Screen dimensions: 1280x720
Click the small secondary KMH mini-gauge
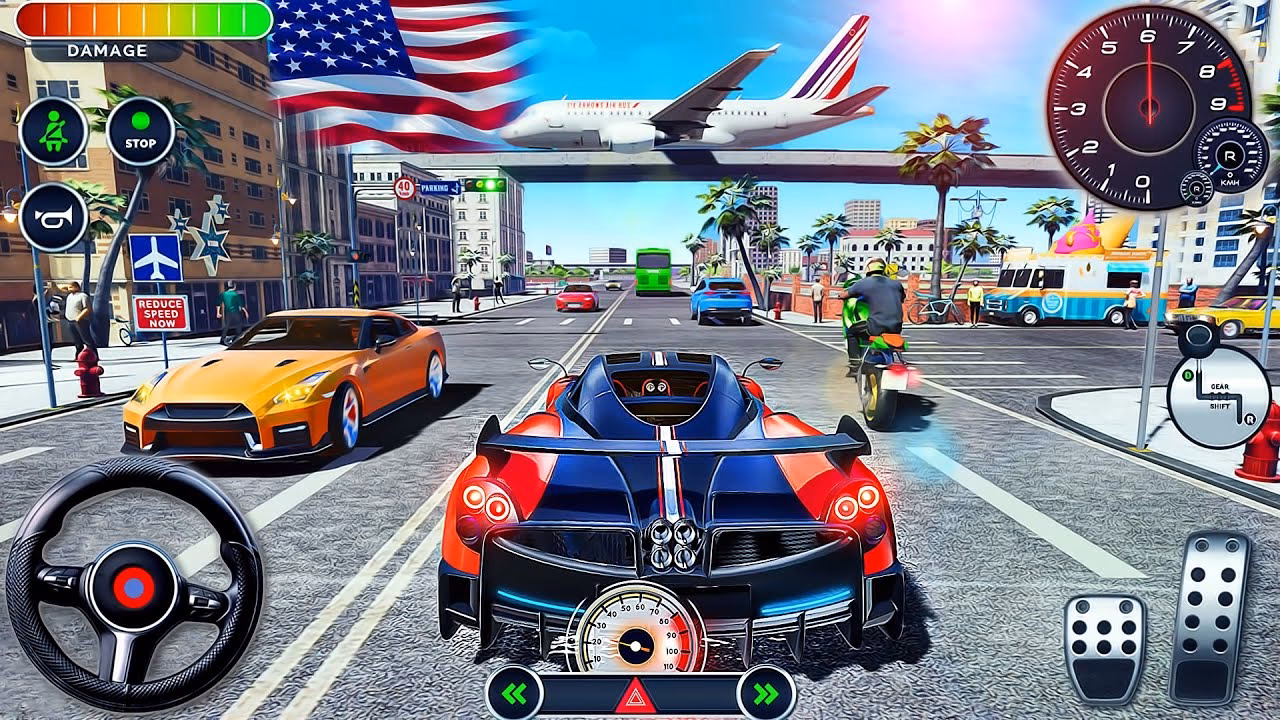pos(1197,189)
